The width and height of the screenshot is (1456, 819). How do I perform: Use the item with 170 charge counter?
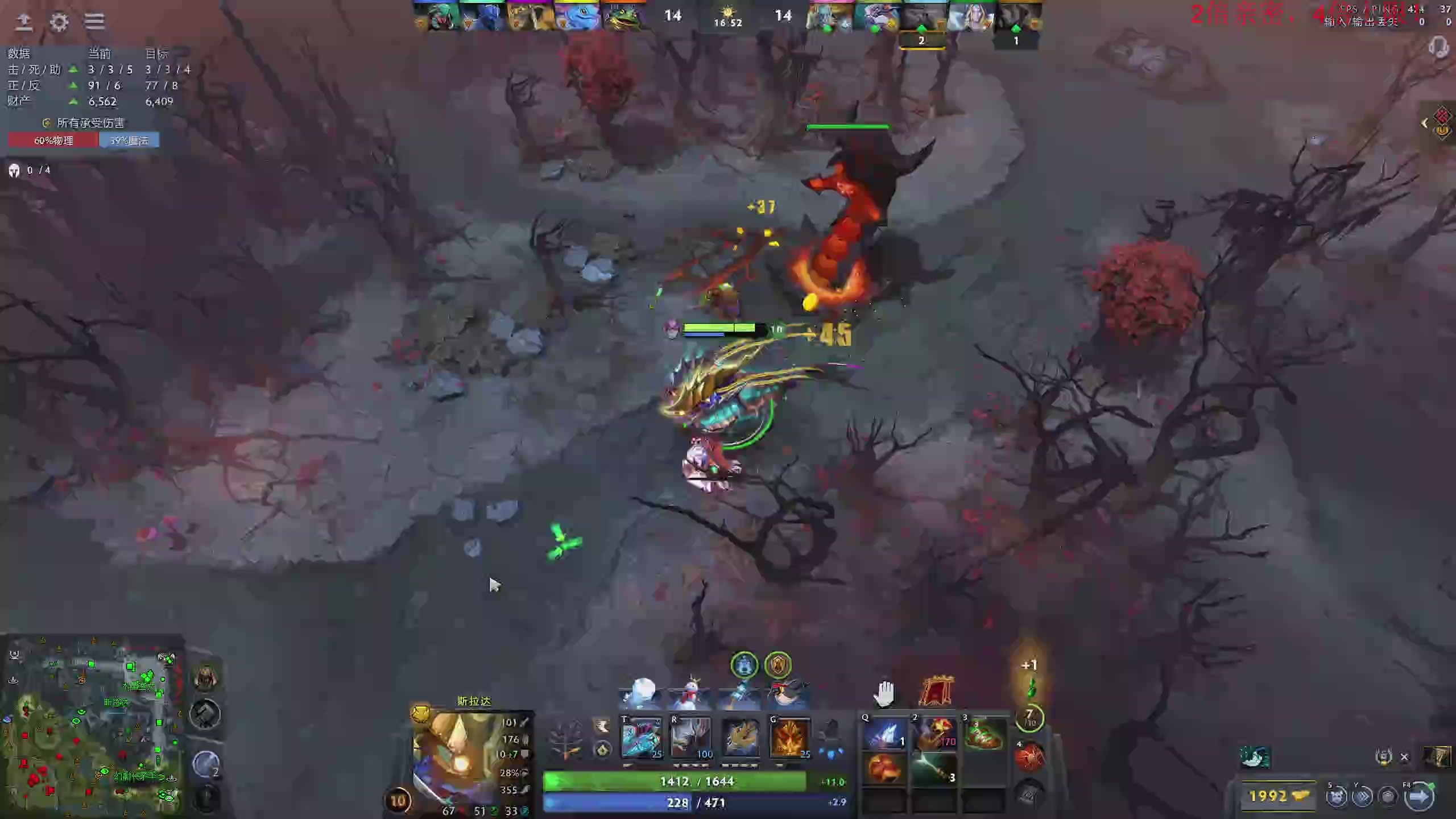(x=934, y=734)
